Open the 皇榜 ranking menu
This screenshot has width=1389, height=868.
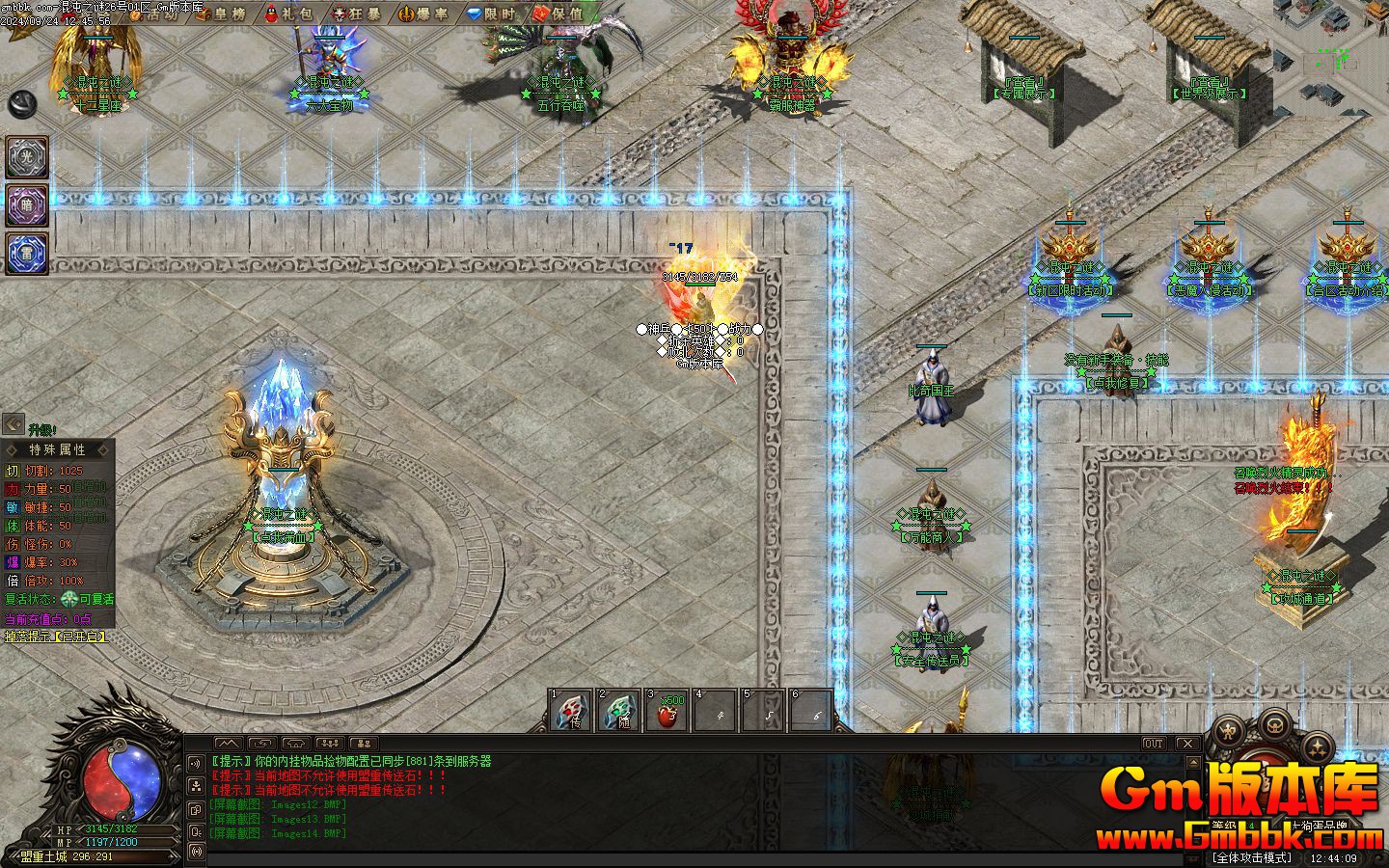click(221, 14)
